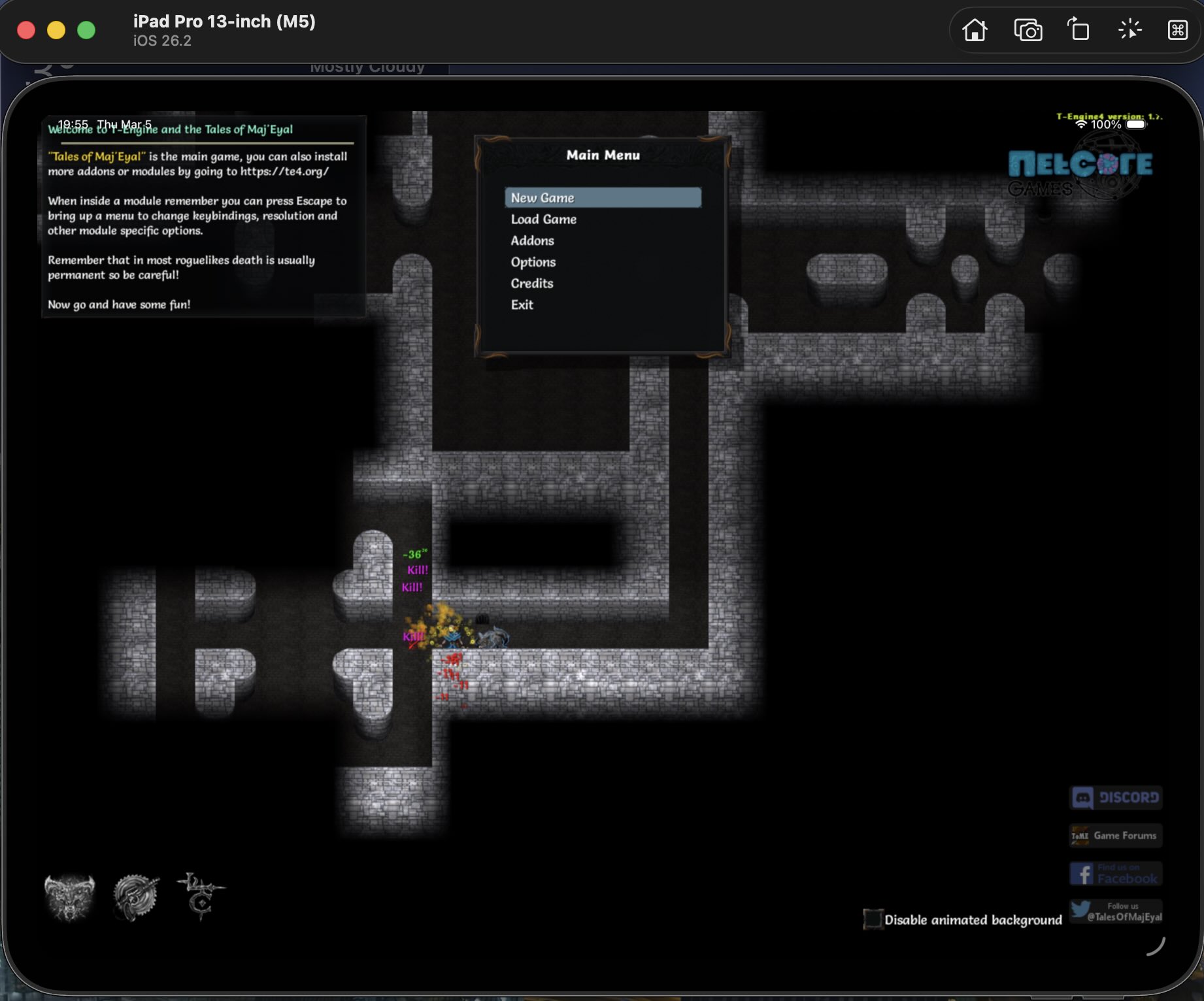Image resolution: width=1204 pixels, height=1001 pixels.
Task: Open the Discord community link
Action: [1115, 797]
